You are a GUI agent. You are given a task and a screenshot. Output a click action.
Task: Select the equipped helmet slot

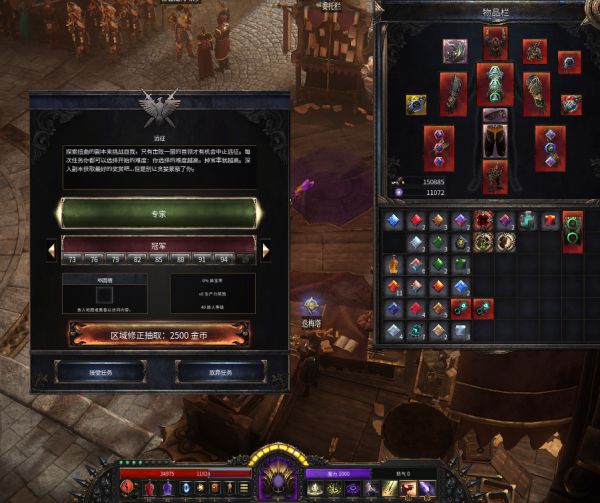pyautogui.click(x=495, y=42)
